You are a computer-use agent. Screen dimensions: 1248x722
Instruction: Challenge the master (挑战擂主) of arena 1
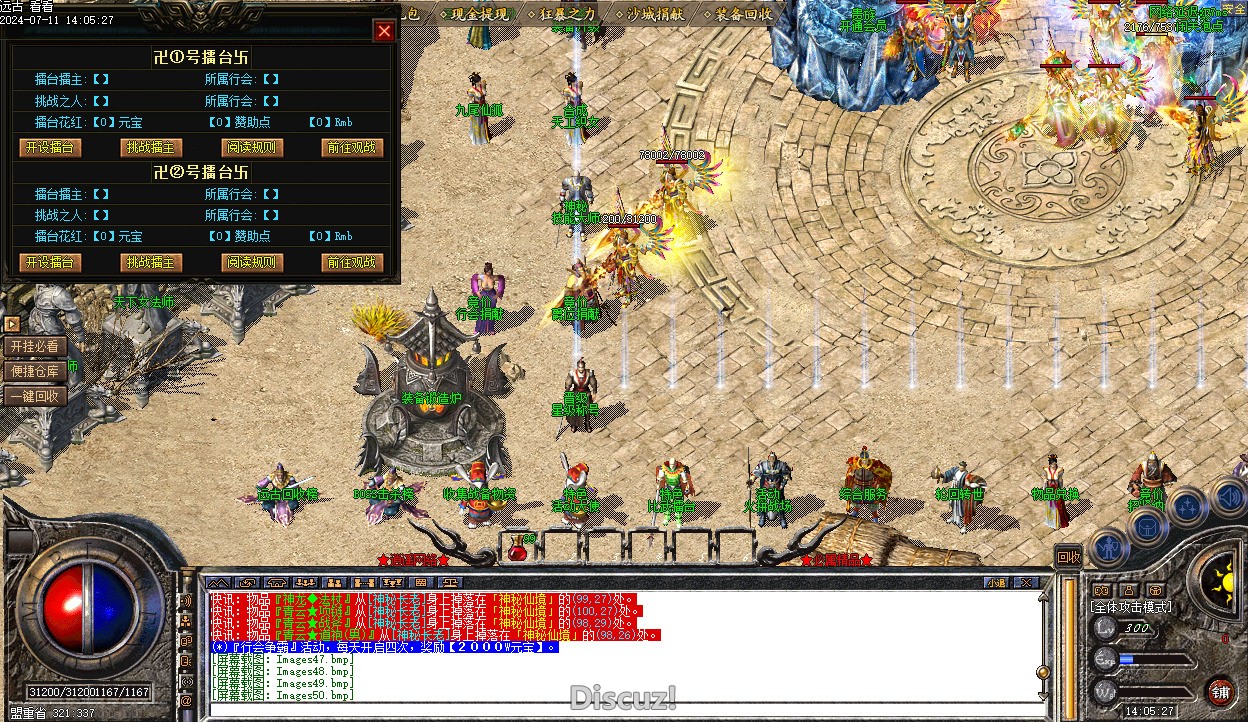(151, 147)
